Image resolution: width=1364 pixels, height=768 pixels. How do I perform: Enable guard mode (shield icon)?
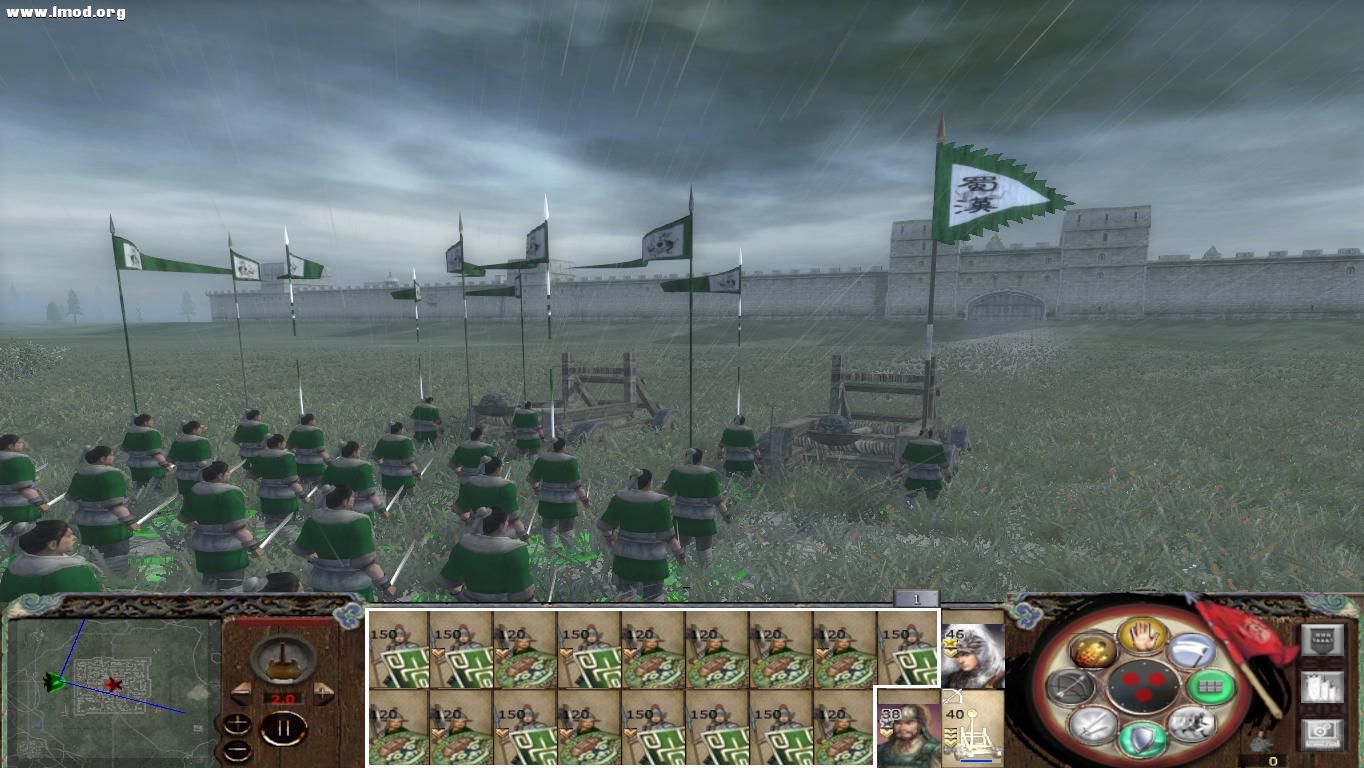coord(1140,738)
